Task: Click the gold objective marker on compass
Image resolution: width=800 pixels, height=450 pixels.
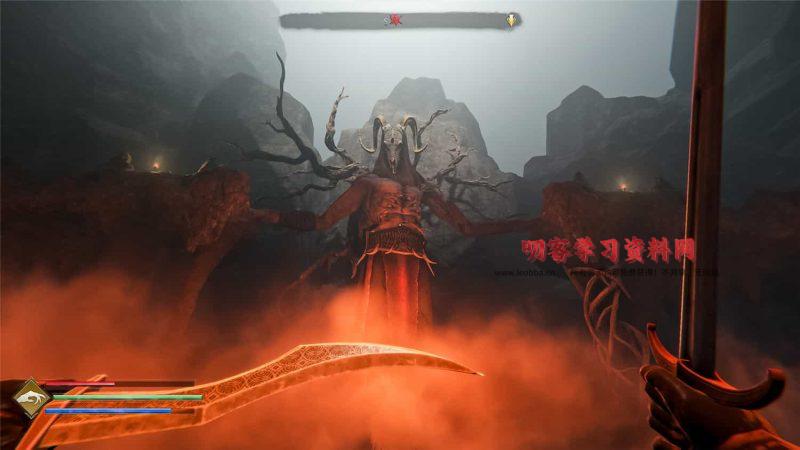Action: (x=512, y=19)
